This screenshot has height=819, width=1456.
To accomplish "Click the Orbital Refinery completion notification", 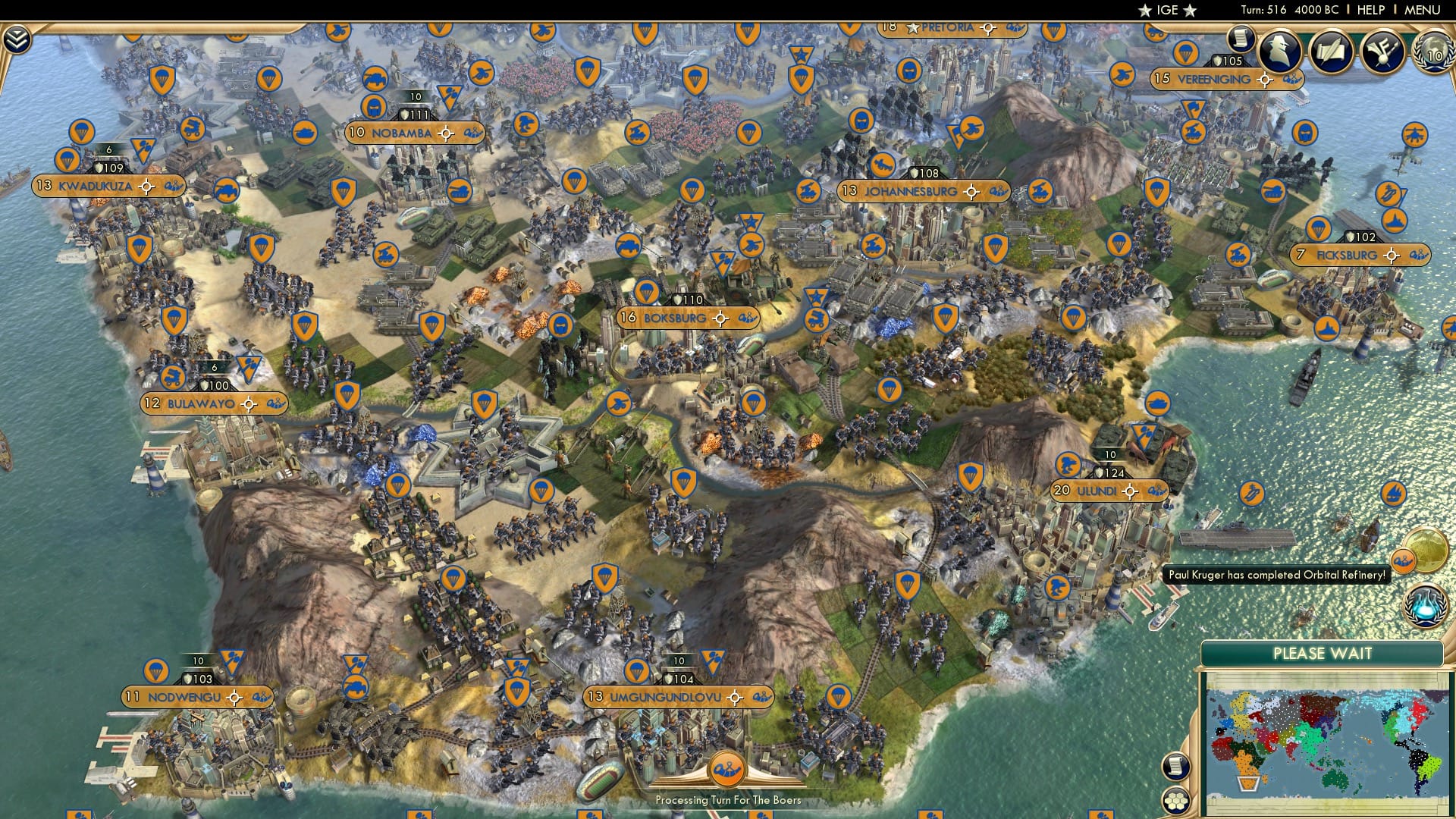I will [x=1279, y=575].
